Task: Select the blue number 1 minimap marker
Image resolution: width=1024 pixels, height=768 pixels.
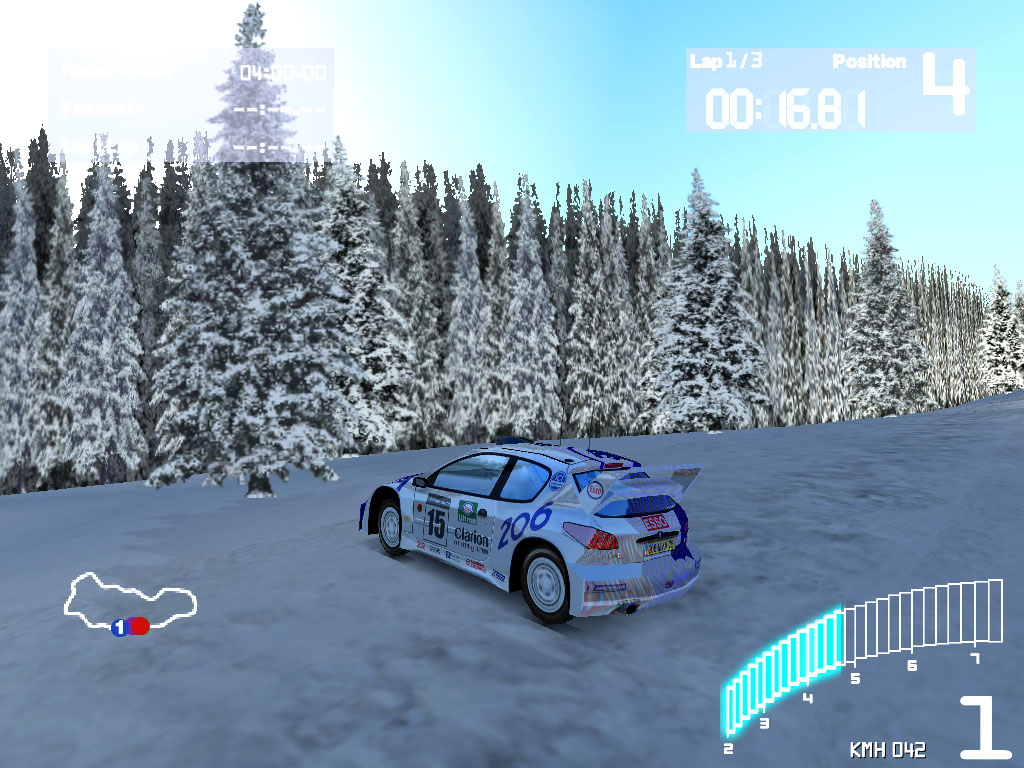Action: click(119, 627)
